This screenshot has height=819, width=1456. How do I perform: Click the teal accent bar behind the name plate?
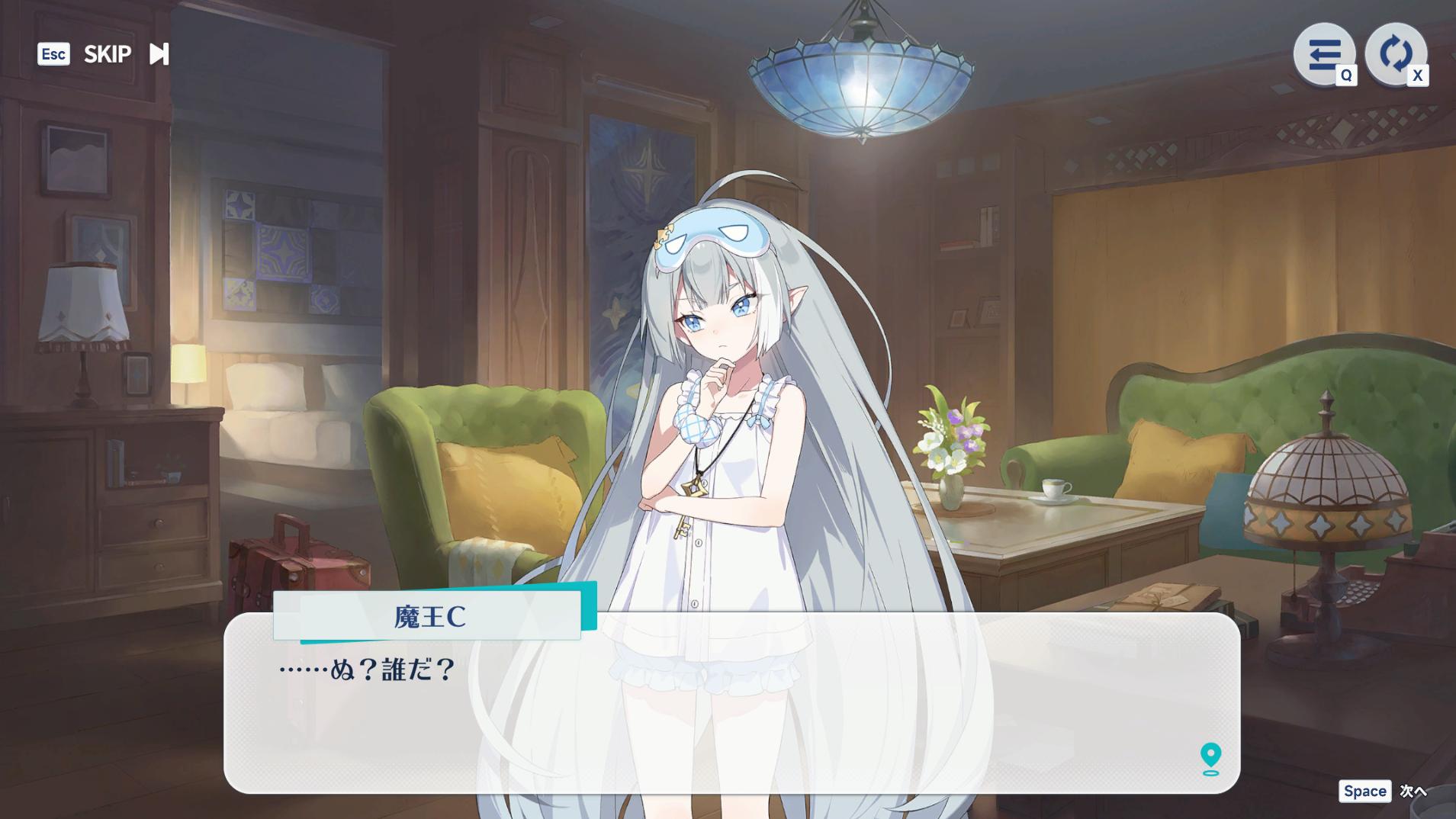pyautogui.click(x=587, y=610)
